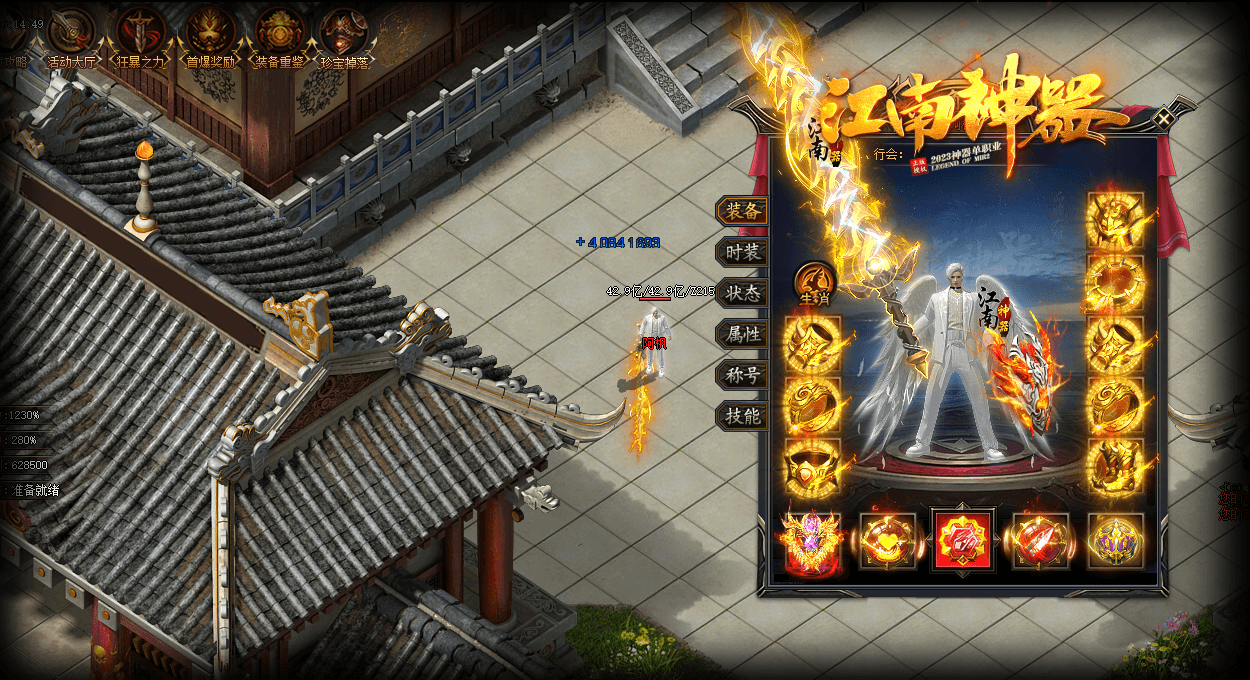Screen dimensions: 1250x680
Task: Open the 狂暴之力 berserk power menu
Action: tap(139, 34)
